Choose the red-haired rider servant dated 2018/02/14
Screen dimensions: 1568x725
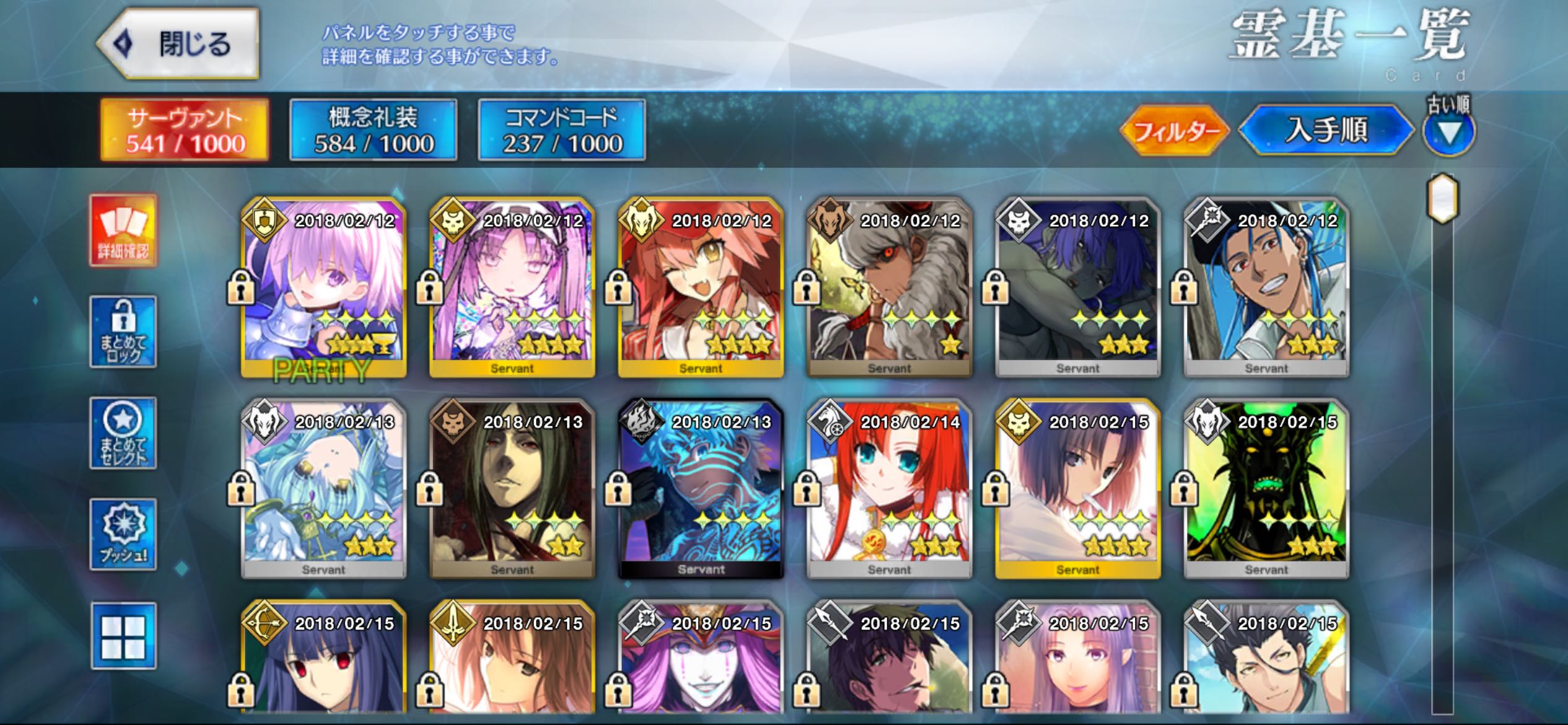point(889,489)
